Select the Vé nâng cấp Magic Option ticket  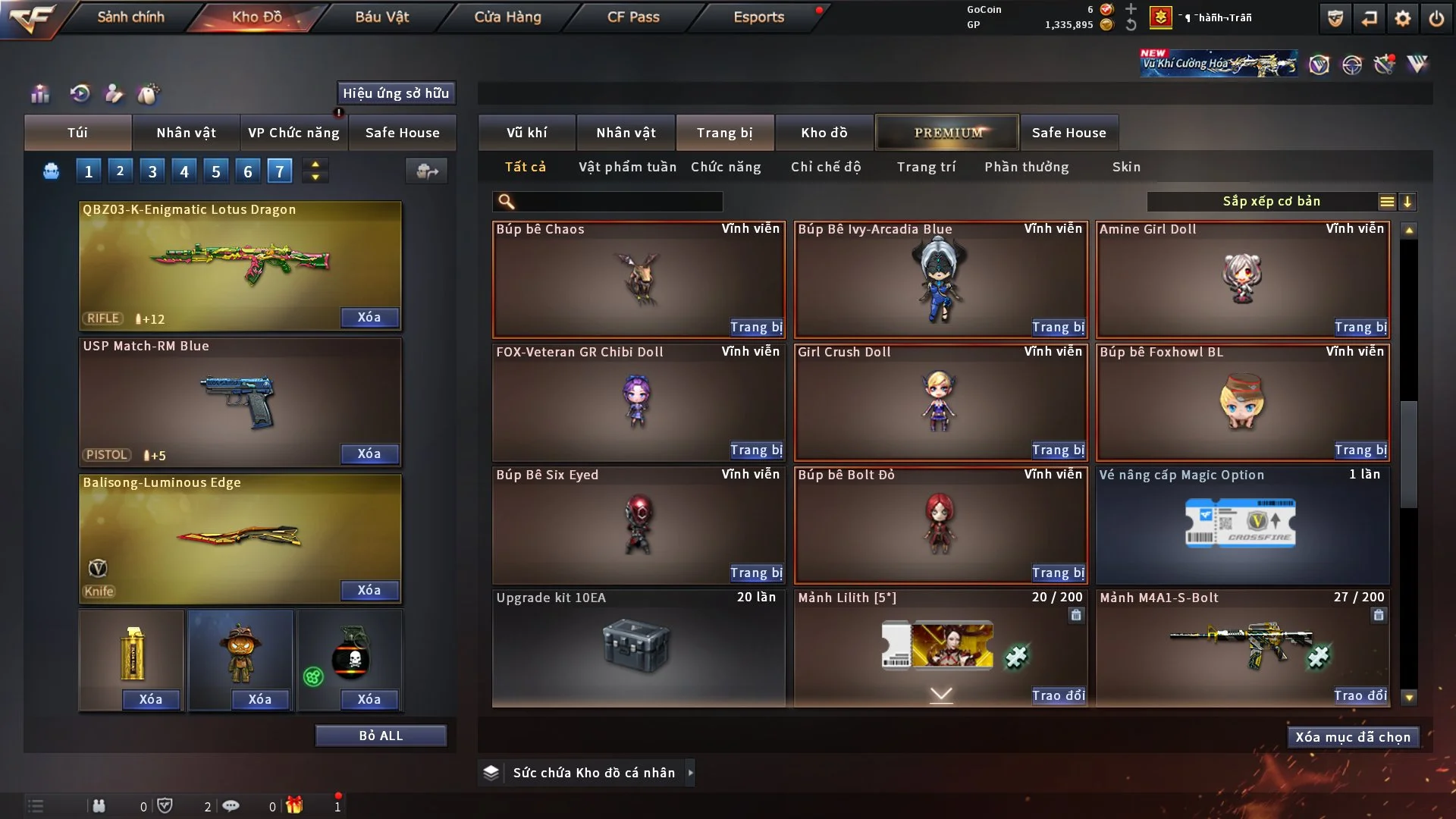point(1241,525)
